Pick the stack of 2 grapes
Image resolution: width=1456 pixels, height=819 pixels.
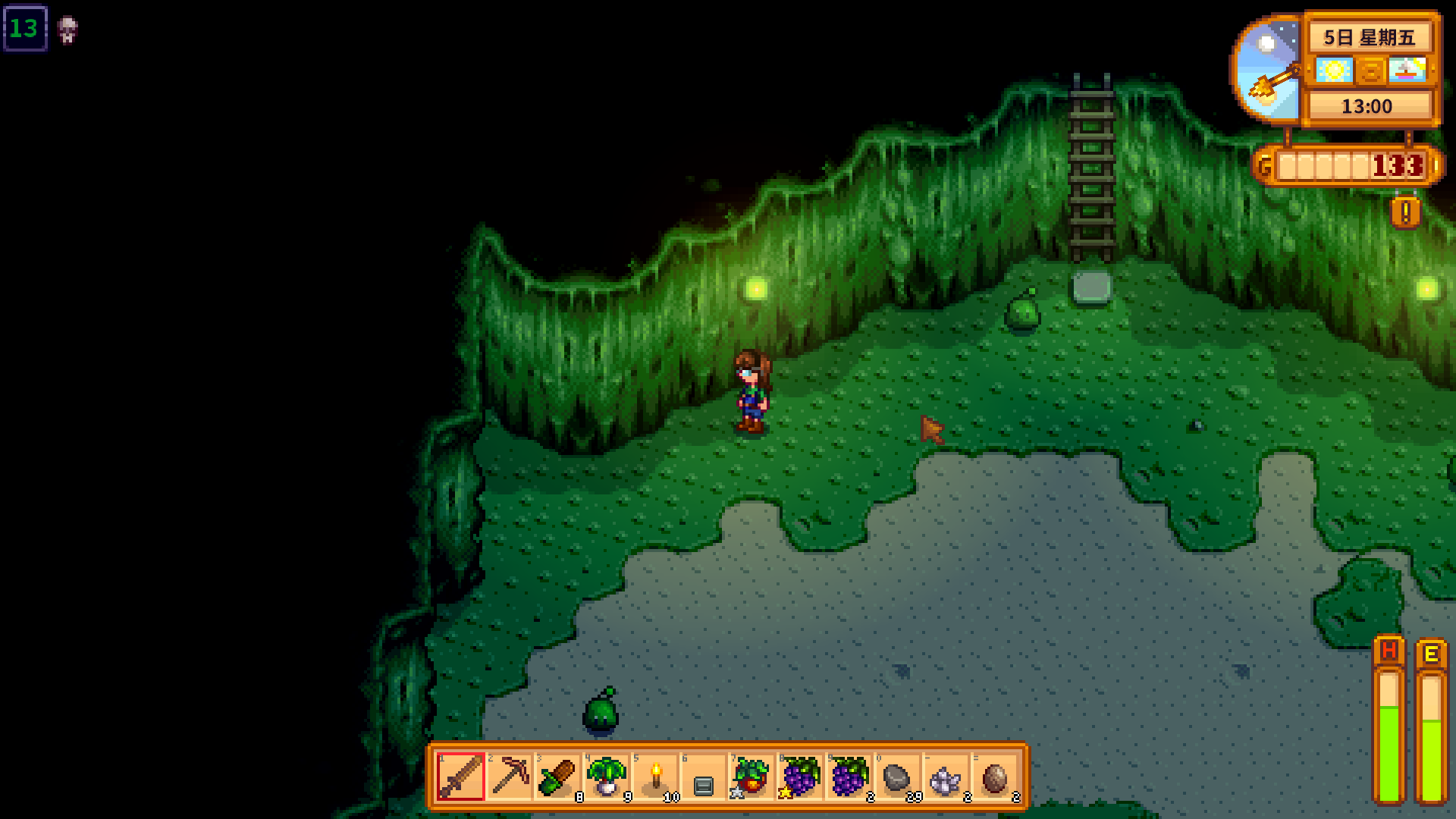pyautogui.click(x=849, y=777)
